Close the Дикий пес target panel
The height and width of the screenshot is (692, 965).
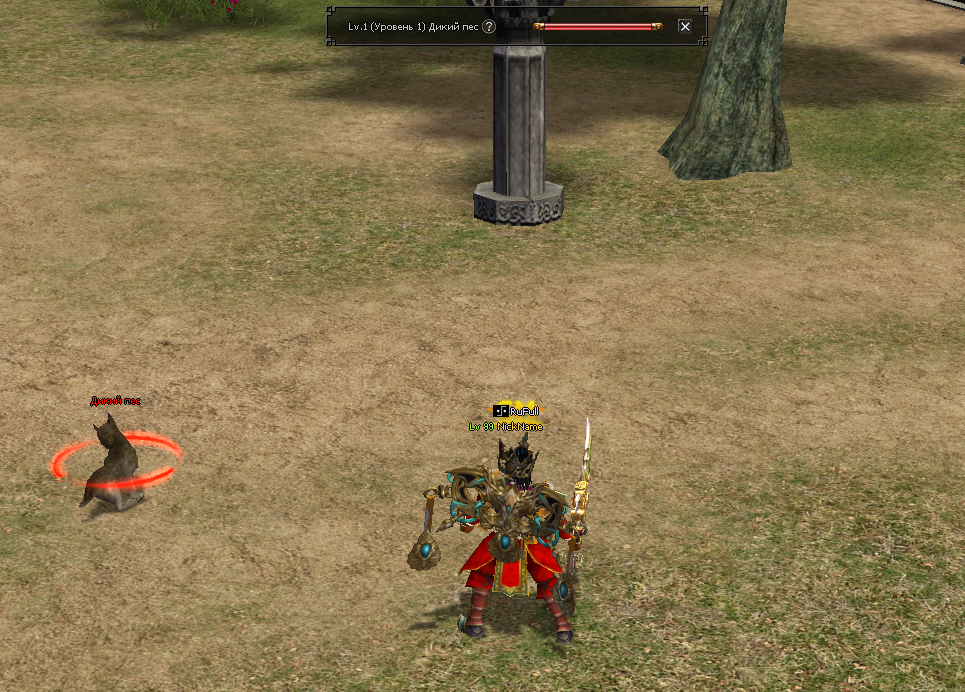point(685,27)
